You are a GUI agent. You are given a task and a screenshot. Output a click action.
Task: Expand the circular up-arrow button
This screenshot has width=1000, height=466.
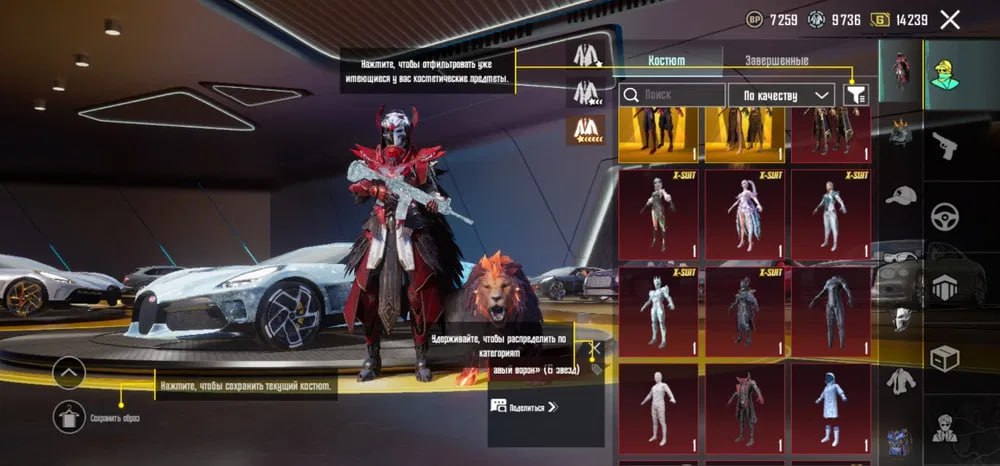pos(69,374)
